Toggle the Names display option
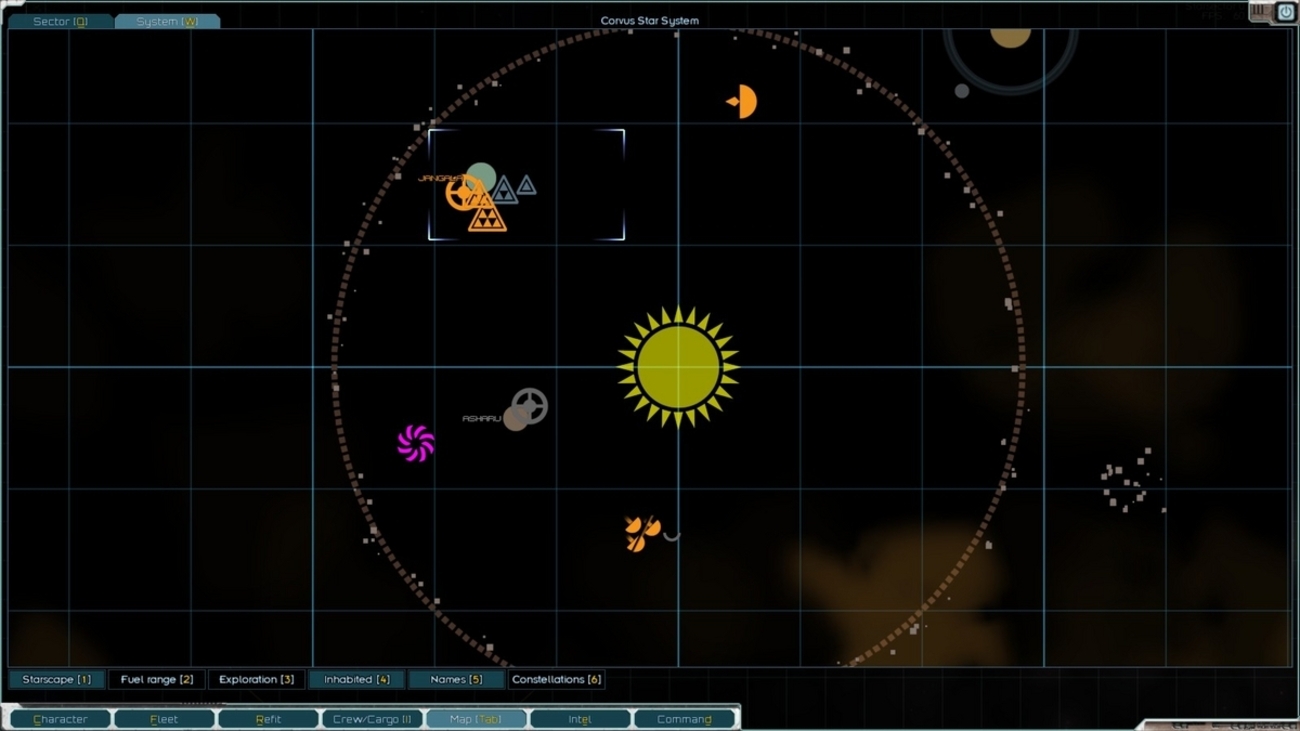 (455, 680)
